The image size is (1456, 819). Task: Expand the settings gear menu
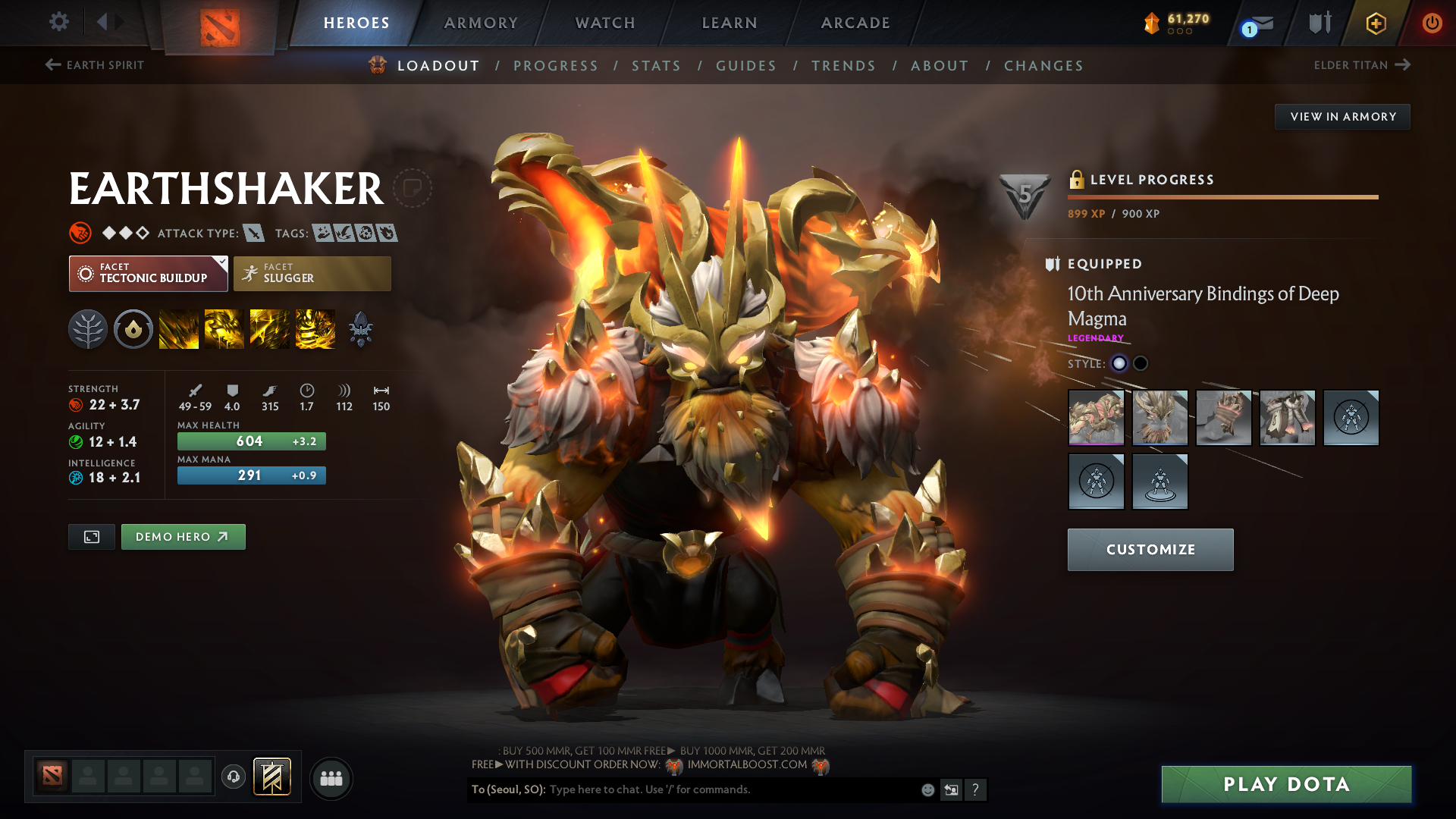coord(58,22)
